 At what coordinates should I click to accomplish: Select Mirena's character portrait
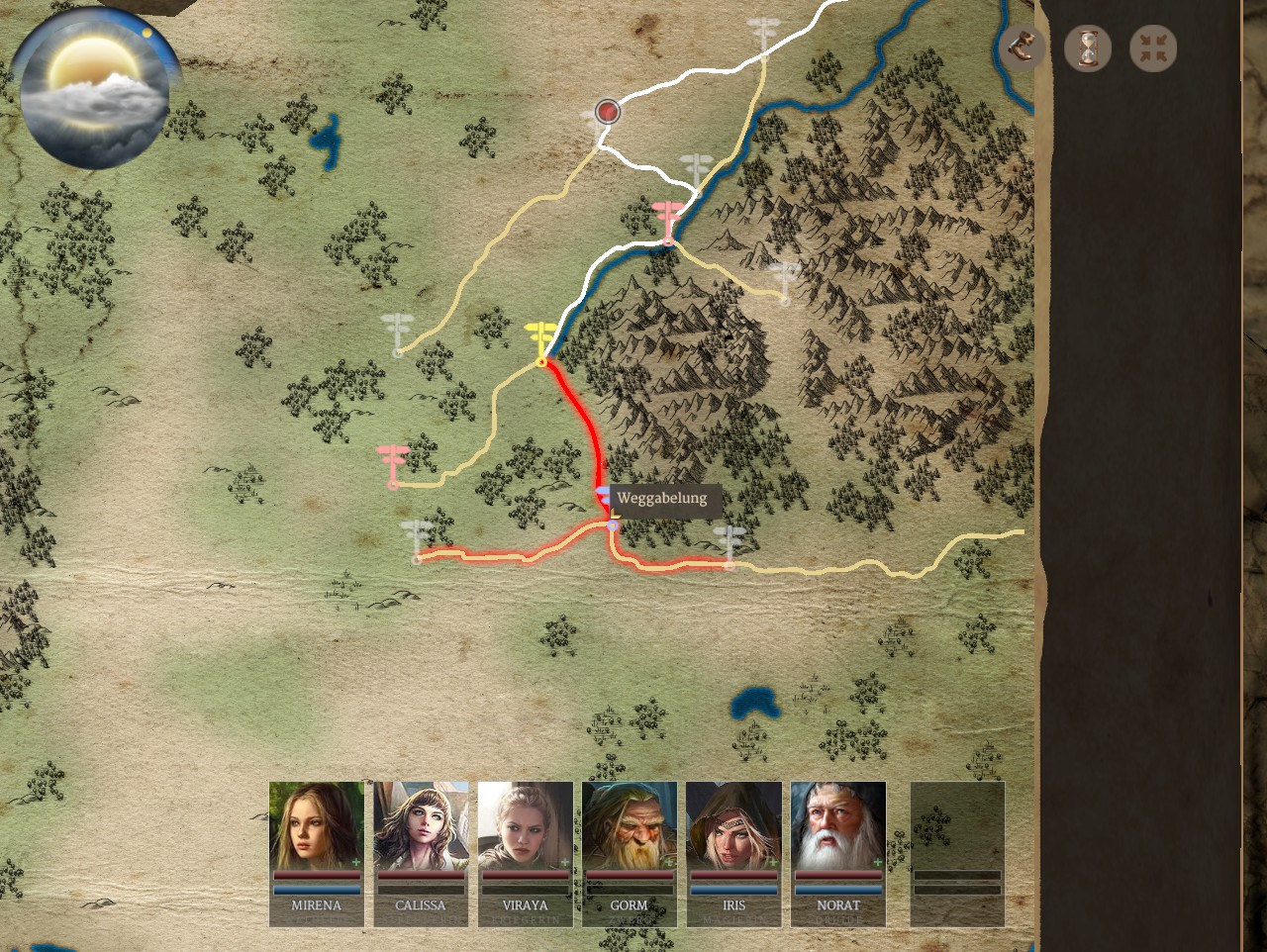317,826
